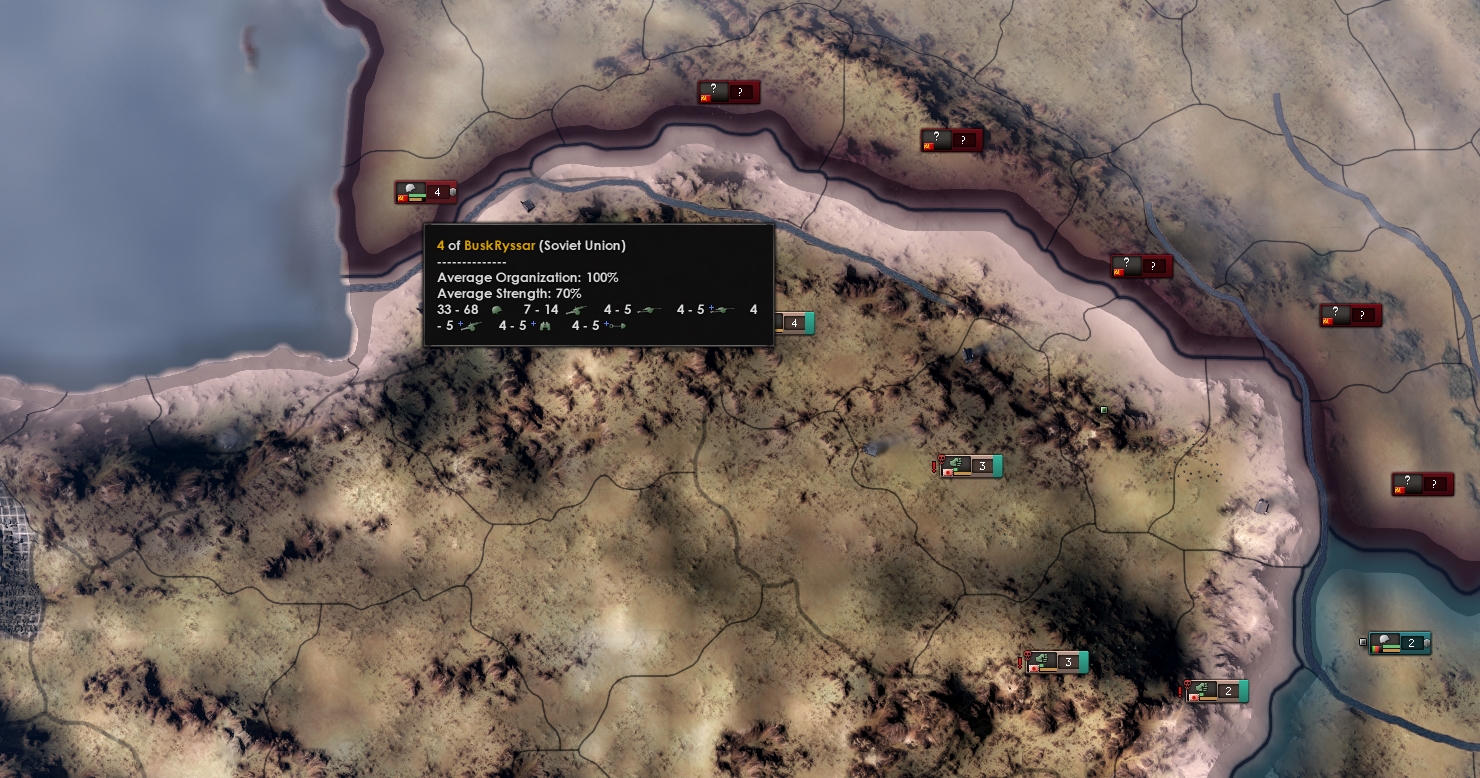Click the shield icon on the eastern 2-stack counter
The image size is (1480, 778).
coord(1427,641)
